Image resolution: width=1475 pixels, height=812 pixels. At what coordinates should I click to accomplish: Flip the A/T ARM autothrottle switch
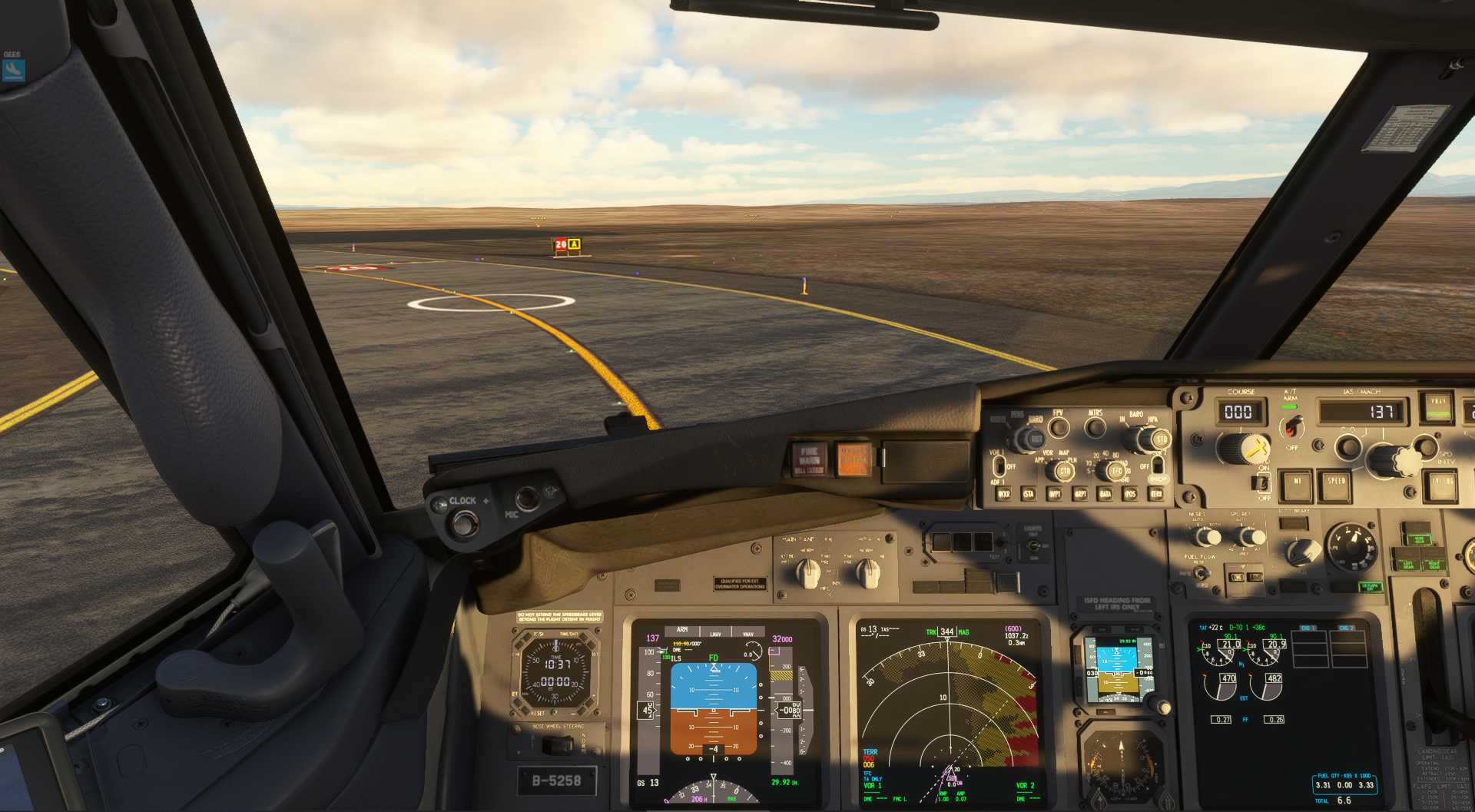point(1291,426)
